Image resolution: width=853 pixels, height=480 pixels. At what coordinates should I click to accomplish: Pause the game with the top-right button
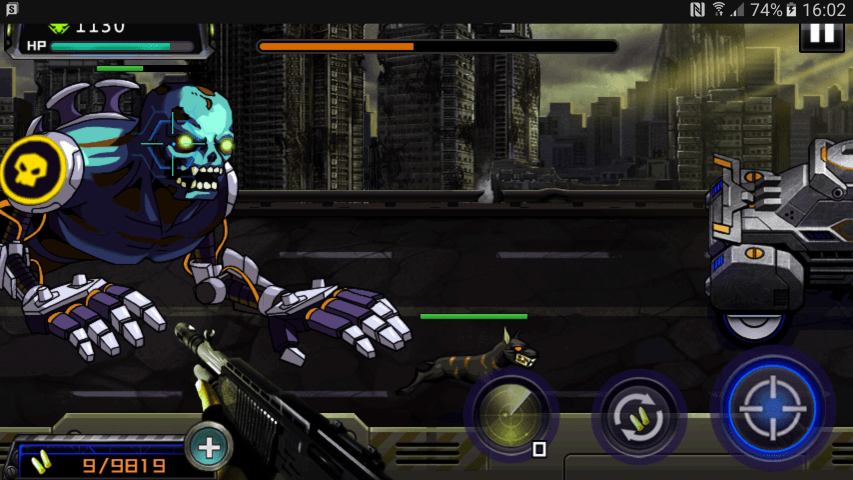pyautogui.click(x=822, y=35)
